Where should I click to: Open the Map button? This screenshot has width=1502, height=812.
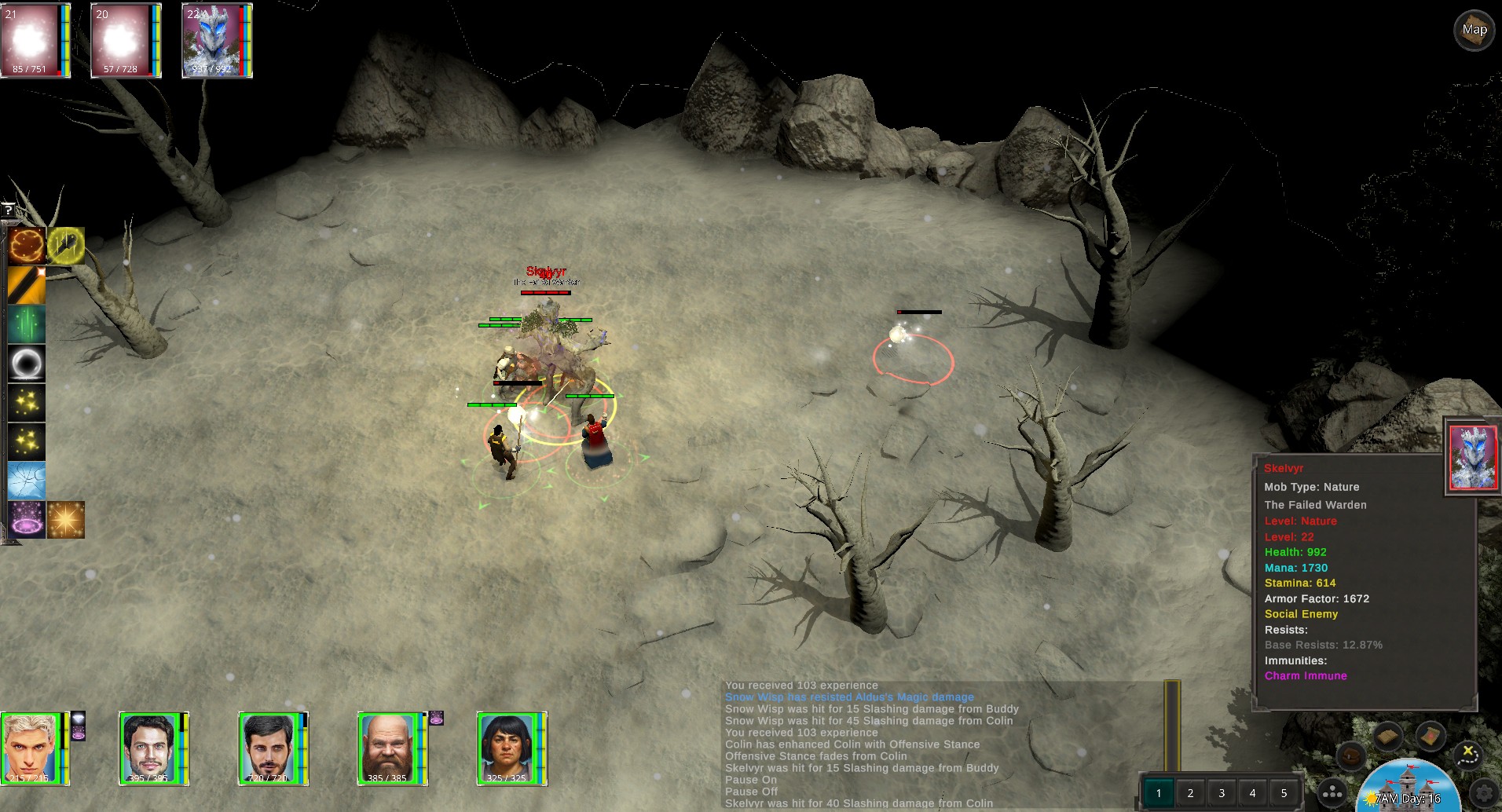(1474, 31)
